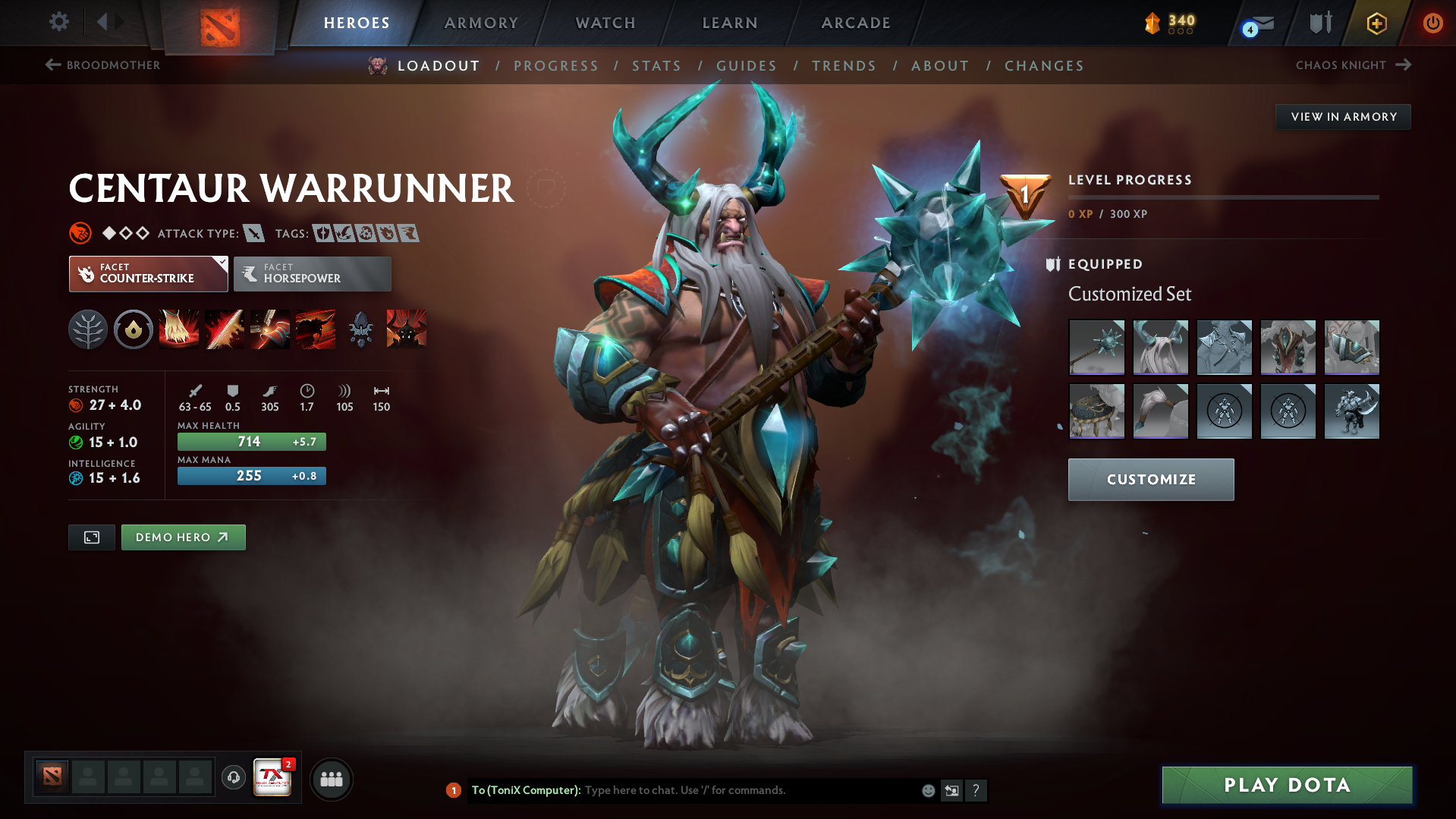View the Double Edge ability icon
This screenshot has height=819, width=1456.
[x=225, y=329]
